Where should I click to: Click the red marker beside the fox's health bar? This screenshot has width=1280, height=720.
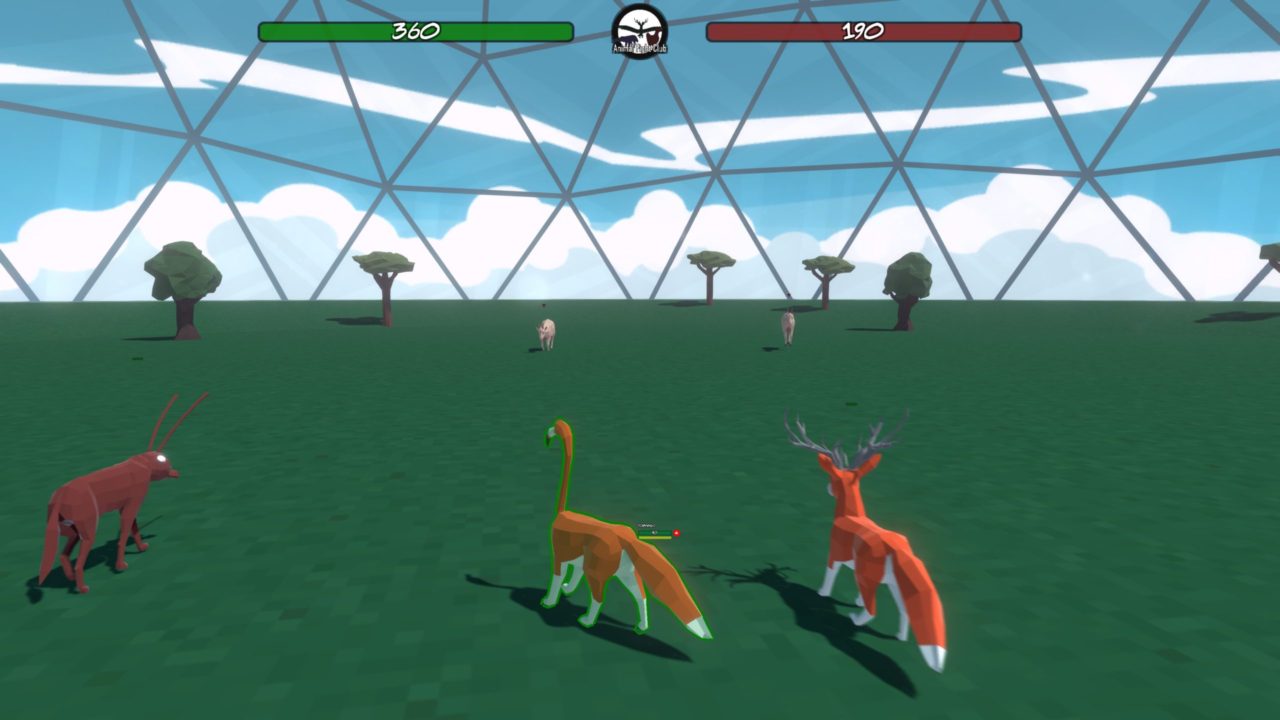coord(676,532)
